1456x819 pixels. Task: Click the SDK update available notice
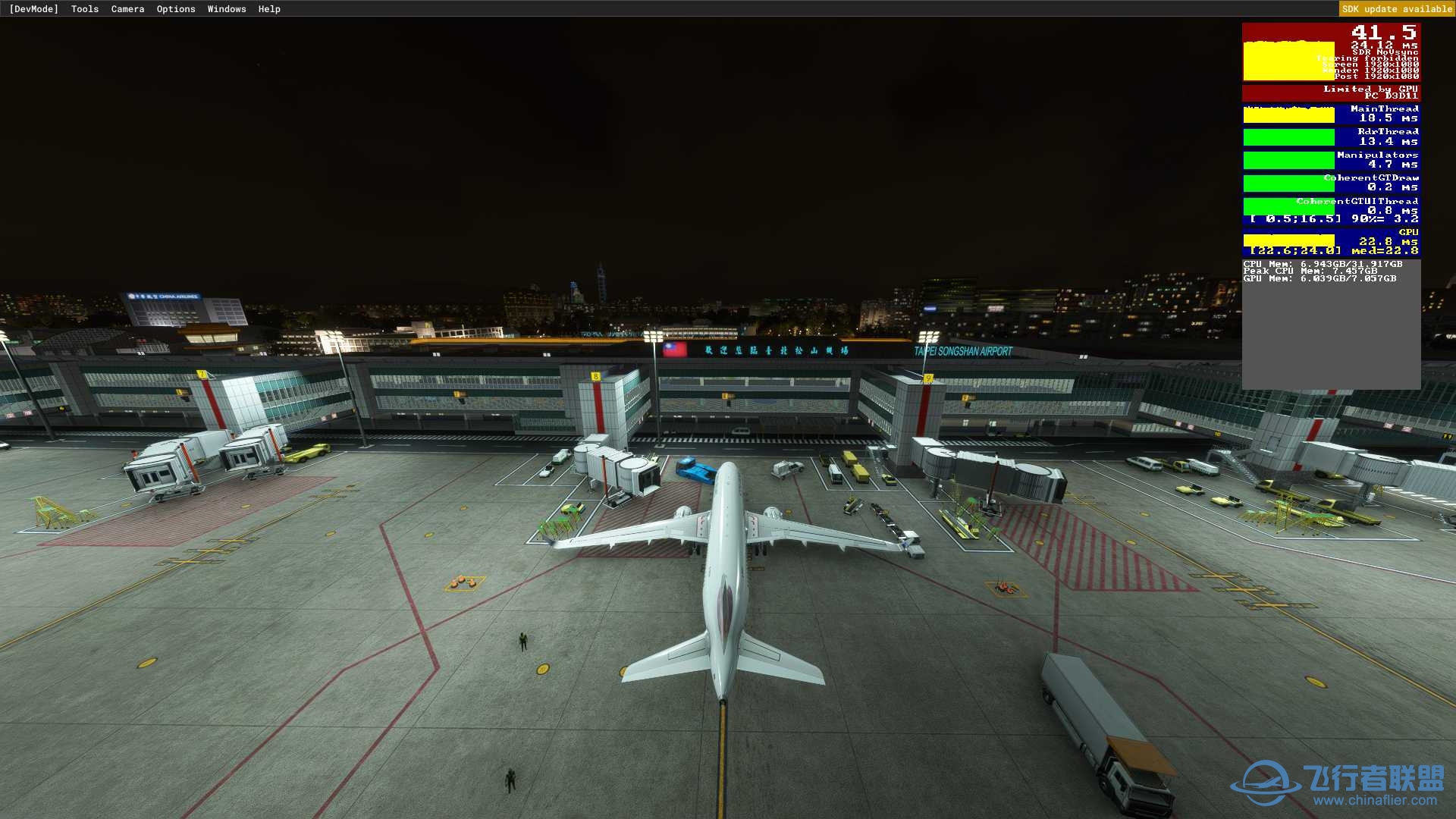pos(1397,9)
